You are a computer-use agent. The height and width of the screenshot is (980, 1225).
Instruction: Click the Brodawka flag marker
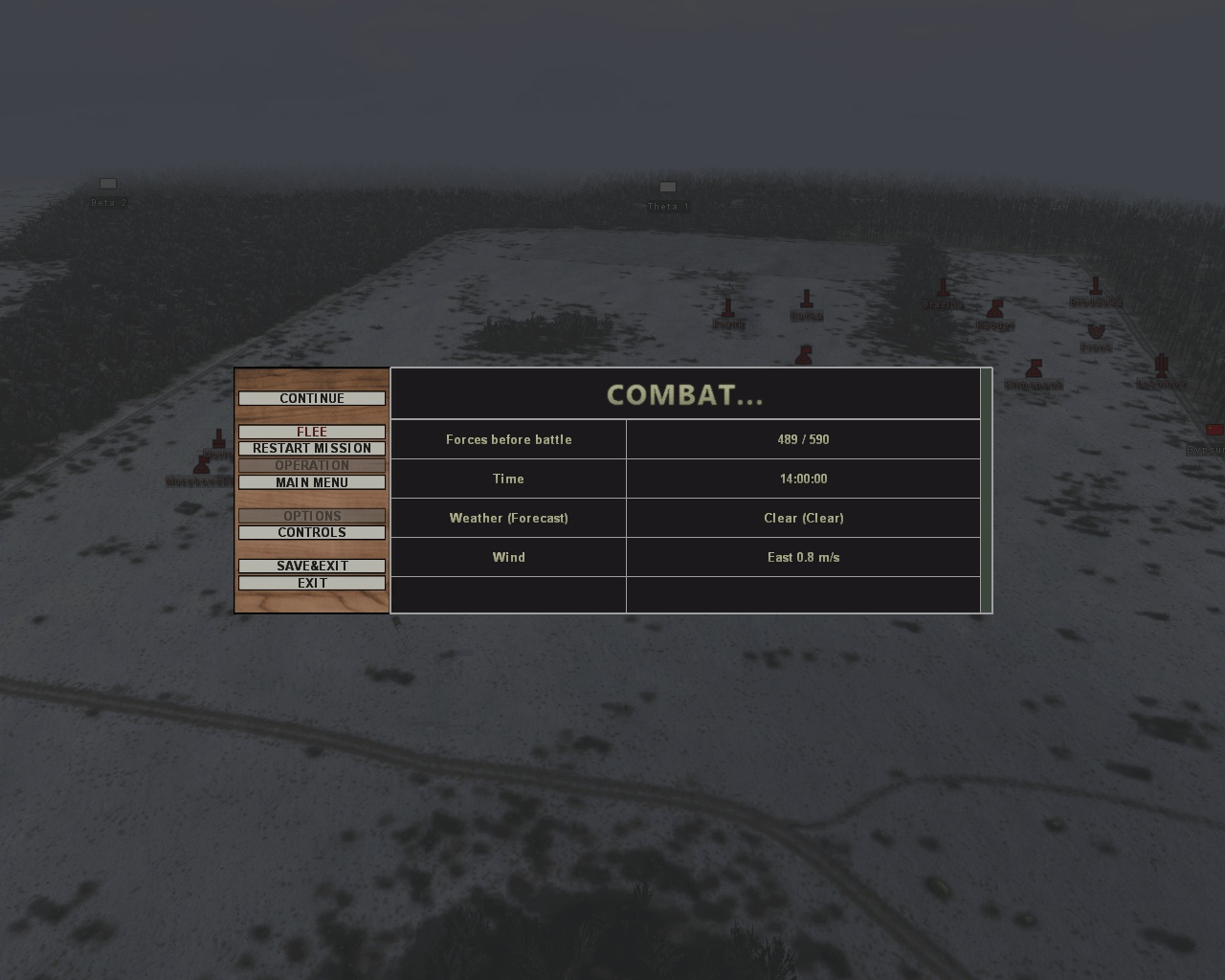[1094, 287]
